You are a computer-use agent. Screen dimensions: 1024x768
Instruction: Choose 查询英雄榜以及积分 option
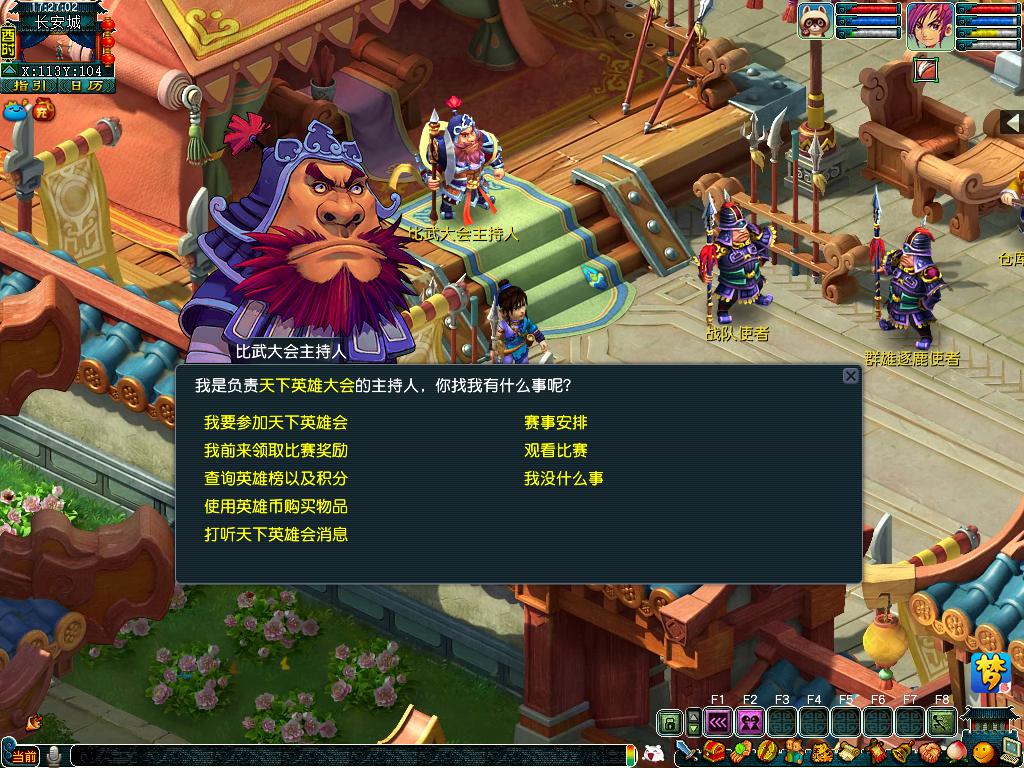pyautogui.click(x=275, y=479)
